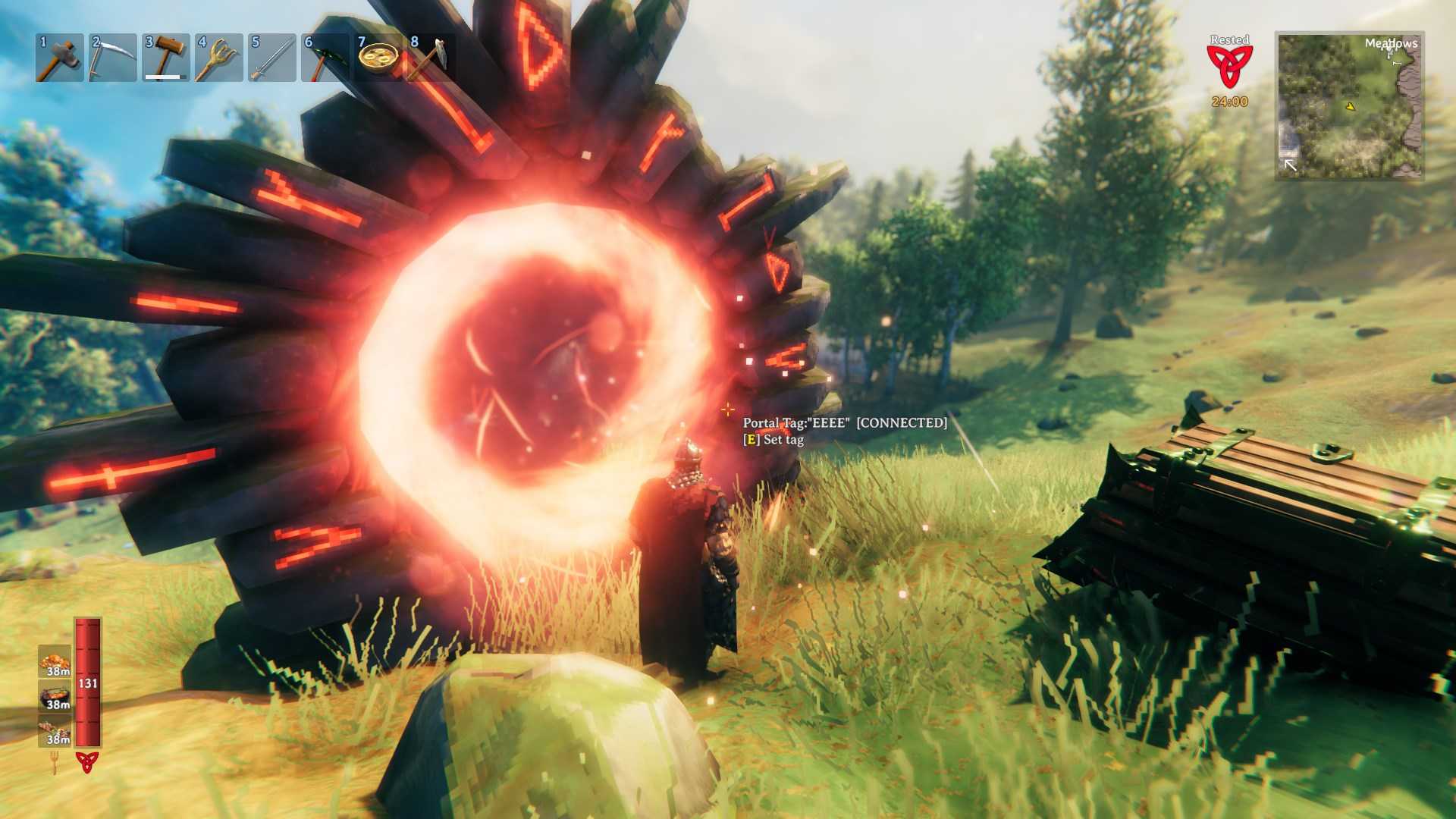
Task: Select the fork weapon in slot 4
Action: tap(219, 57)
